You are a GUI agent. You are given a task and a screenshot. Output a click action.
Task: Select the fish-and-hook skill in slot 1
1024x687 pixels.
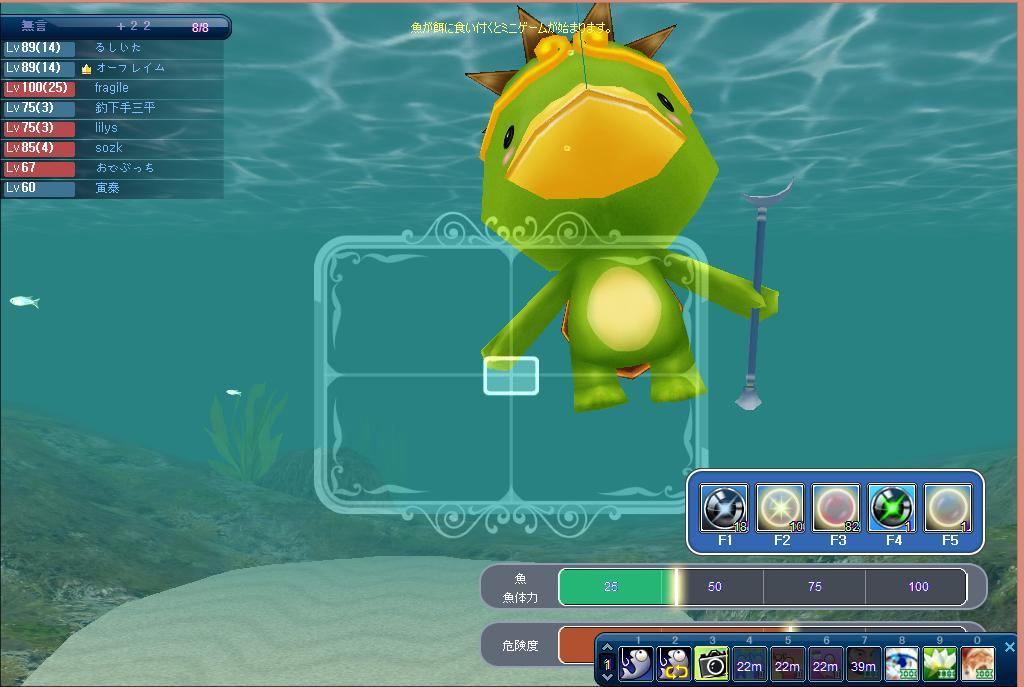click(636, 663)
